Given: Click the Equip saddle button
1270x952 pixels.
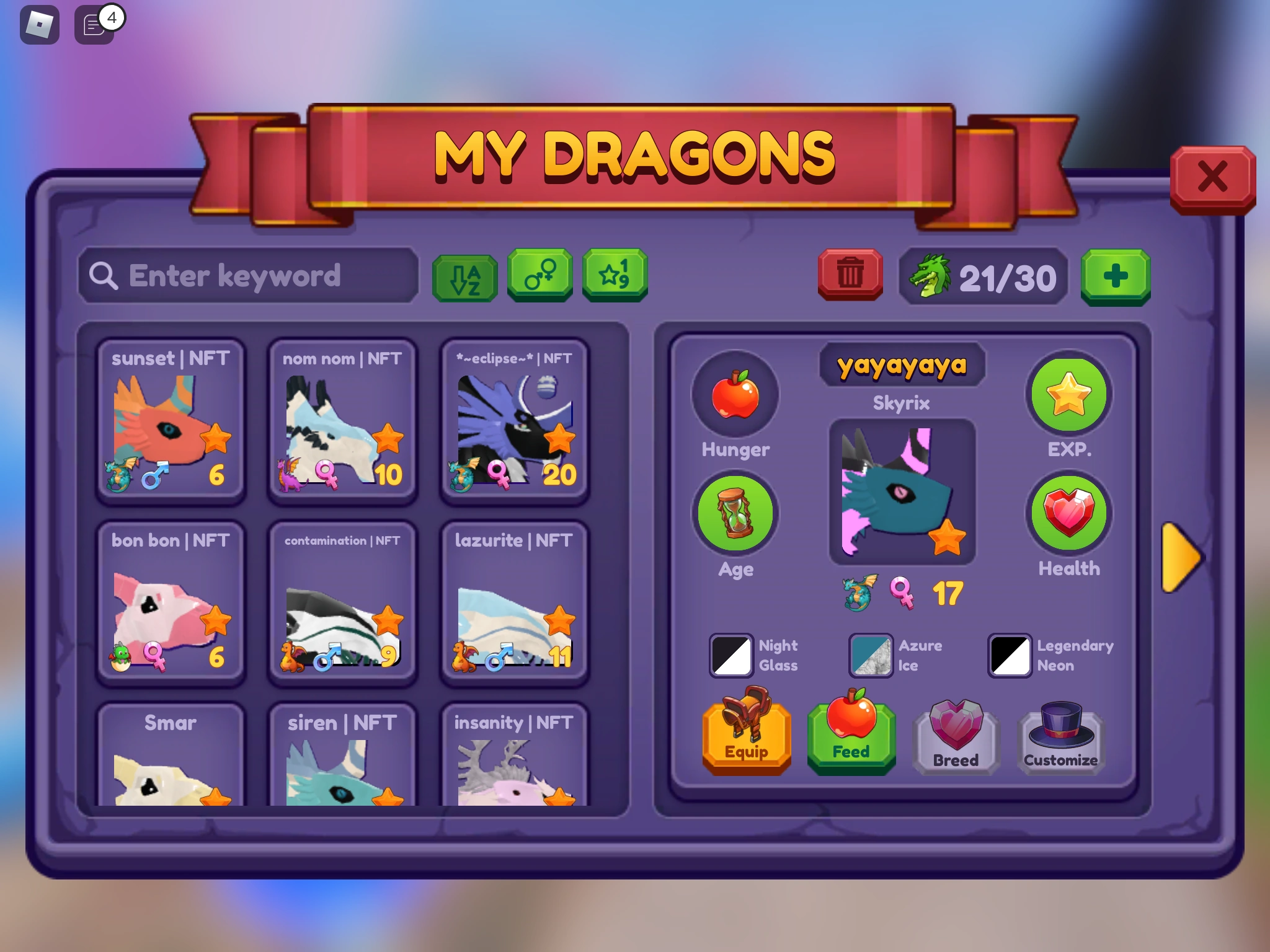Looking at the screenshot, I should [747, 738].
